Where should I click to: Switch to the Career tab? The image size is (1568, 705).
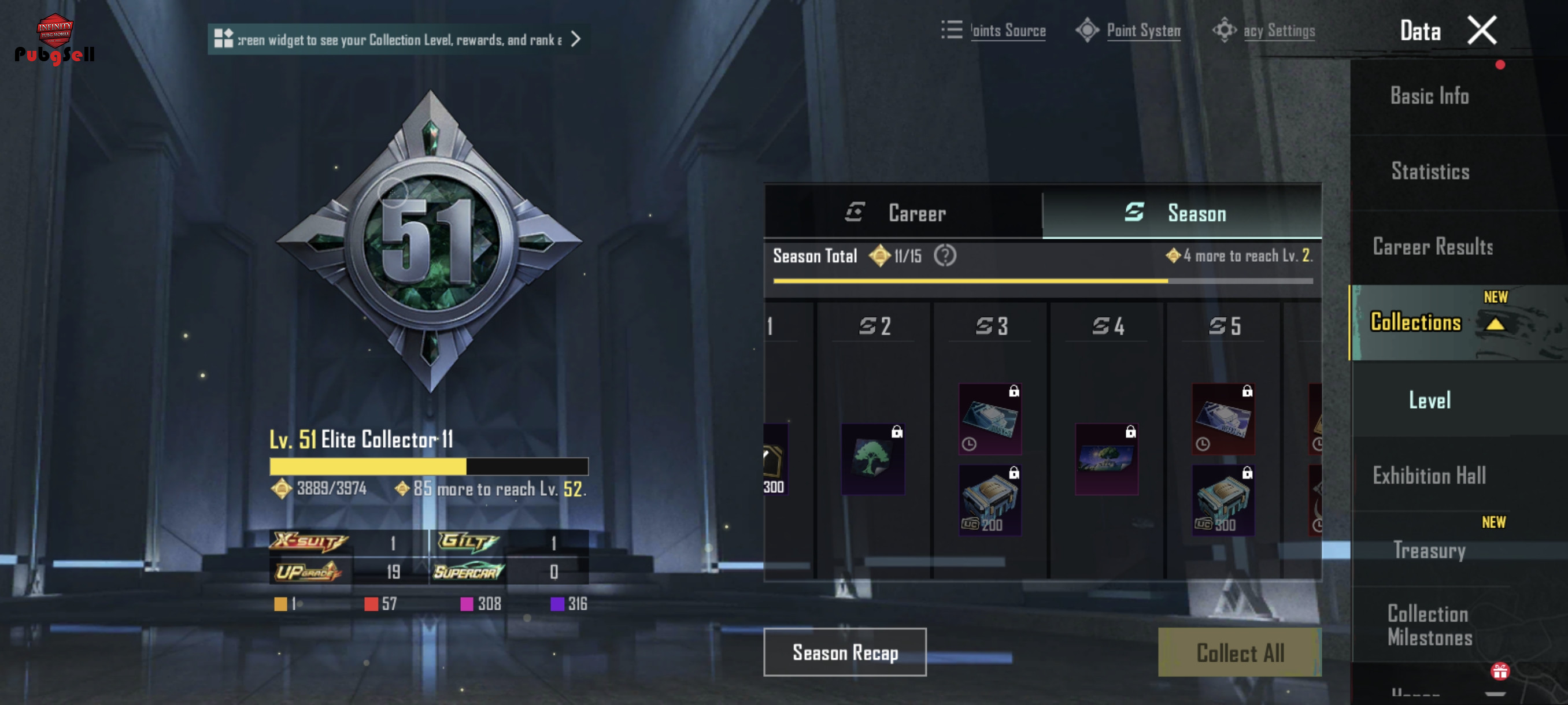coord(903,213)
